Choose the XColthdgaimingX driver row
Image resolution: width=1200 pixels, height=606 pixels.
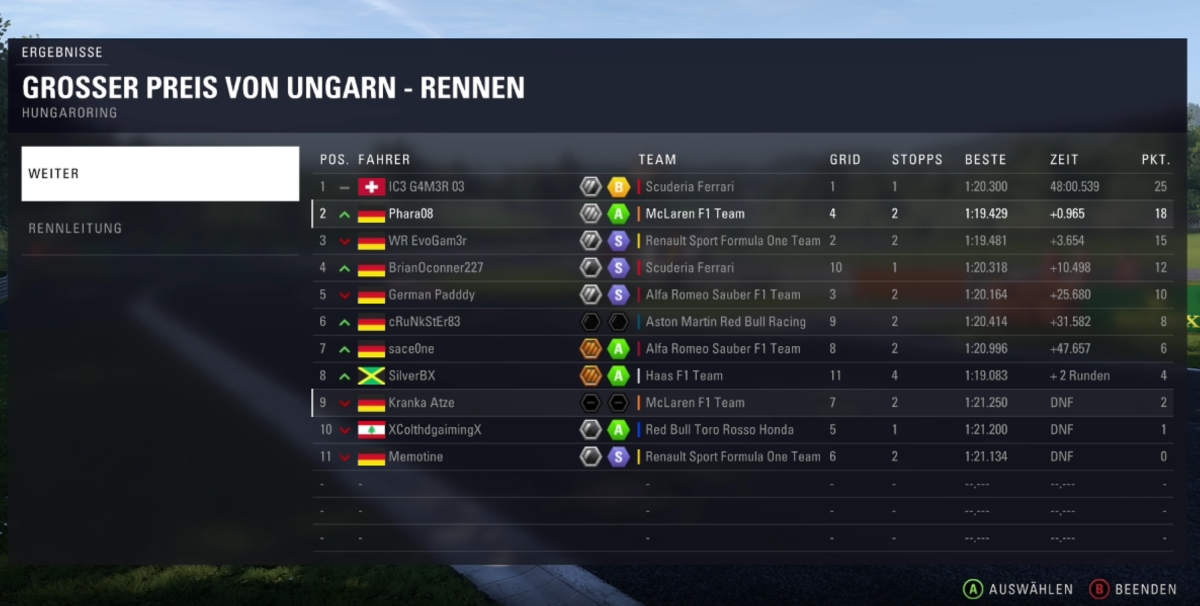point(435,430)
